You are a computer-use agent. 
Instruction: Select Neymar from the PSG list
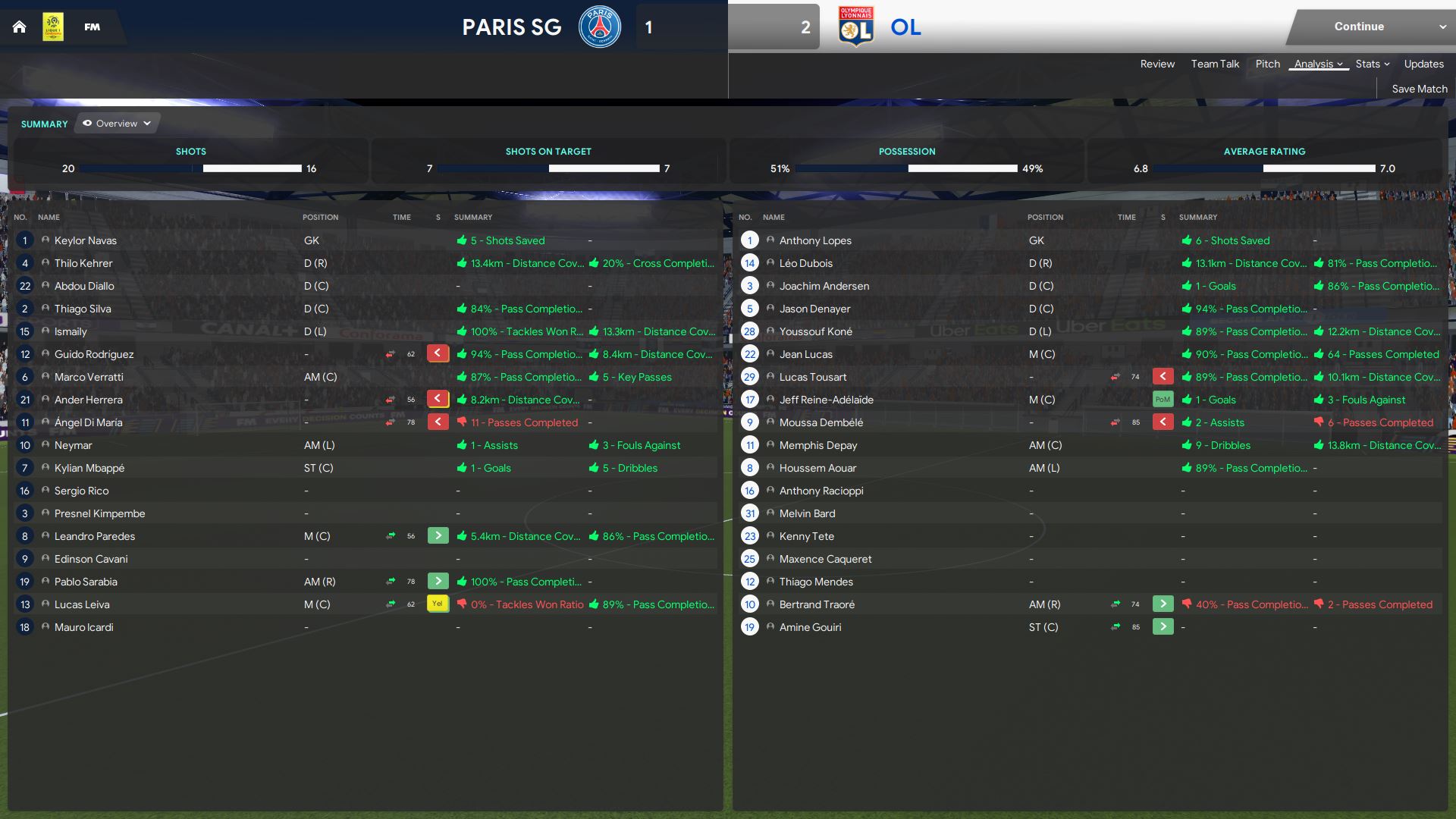[73, 446]
